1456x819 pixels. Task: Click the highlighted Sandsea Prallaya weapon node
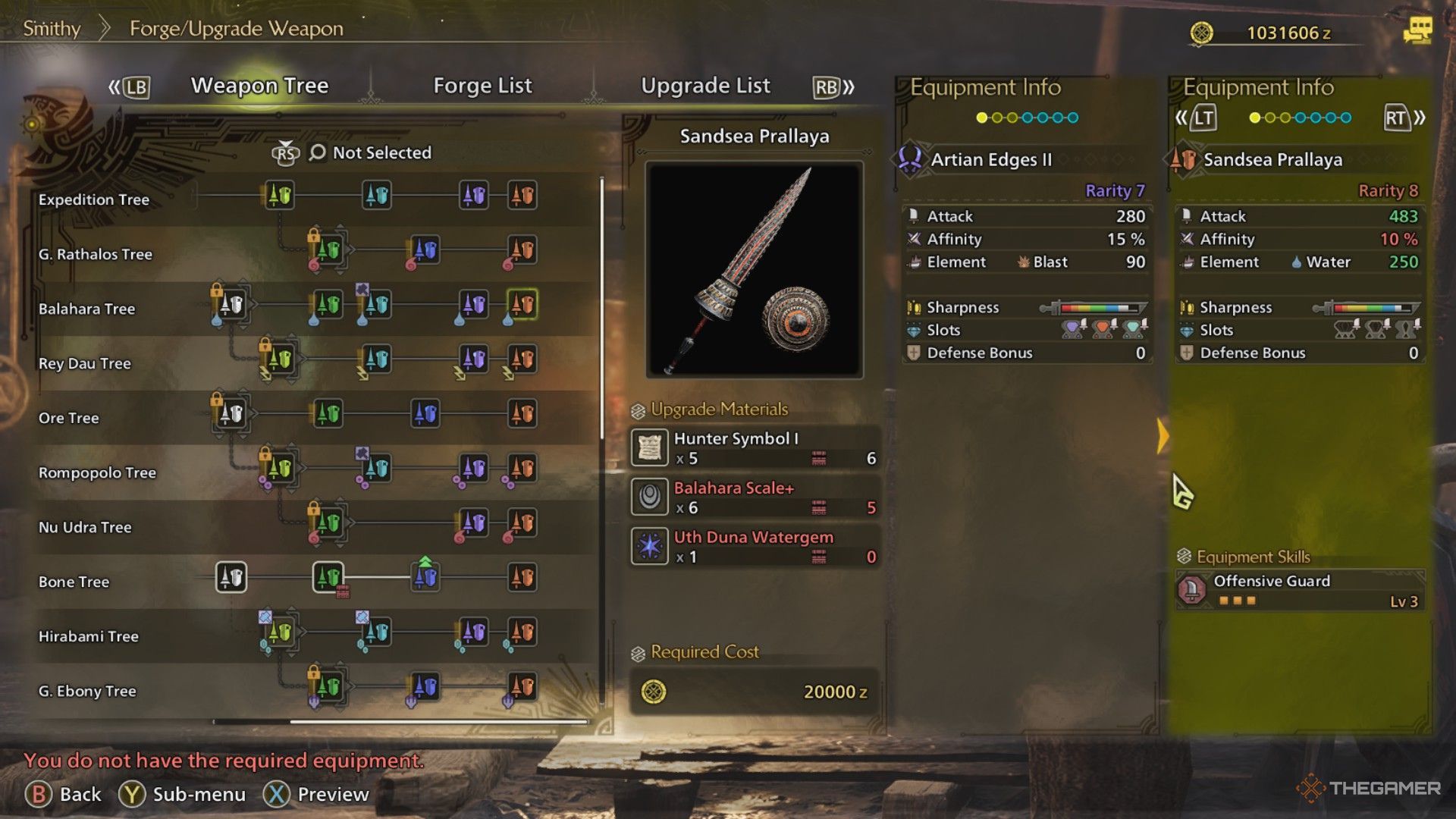tap(522, 305)
